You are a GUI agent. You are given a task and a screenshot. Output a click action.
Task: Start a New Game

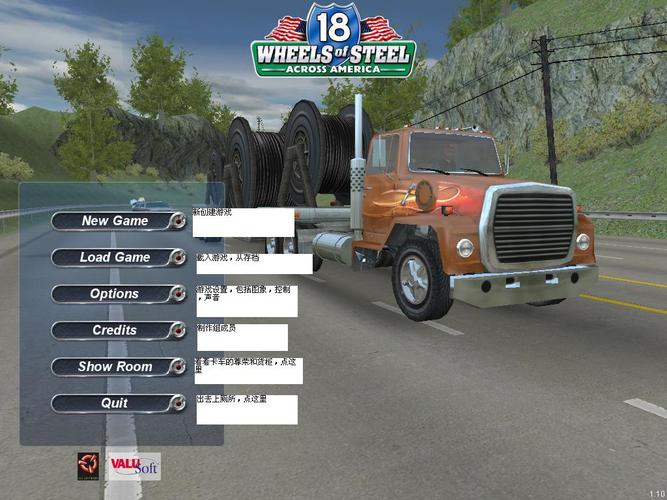click(115, 221)
